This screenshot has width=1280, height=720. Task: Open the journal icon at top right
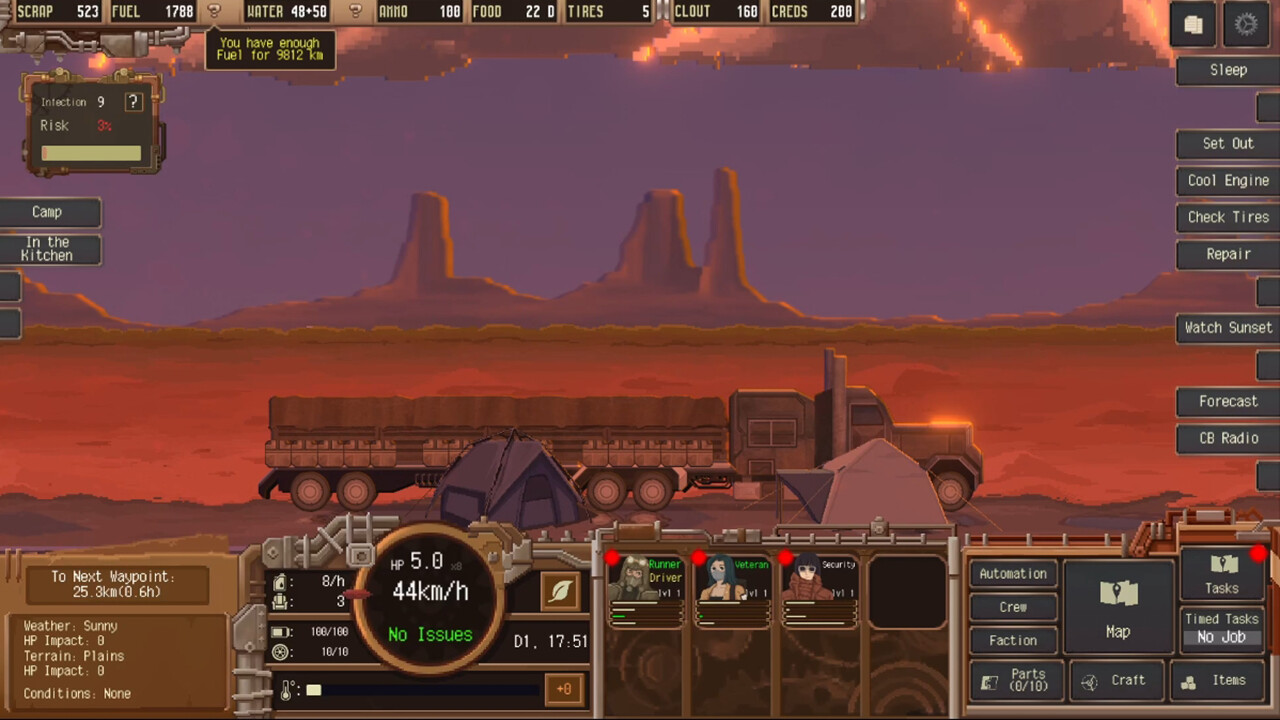click(x=1193, y=24)
